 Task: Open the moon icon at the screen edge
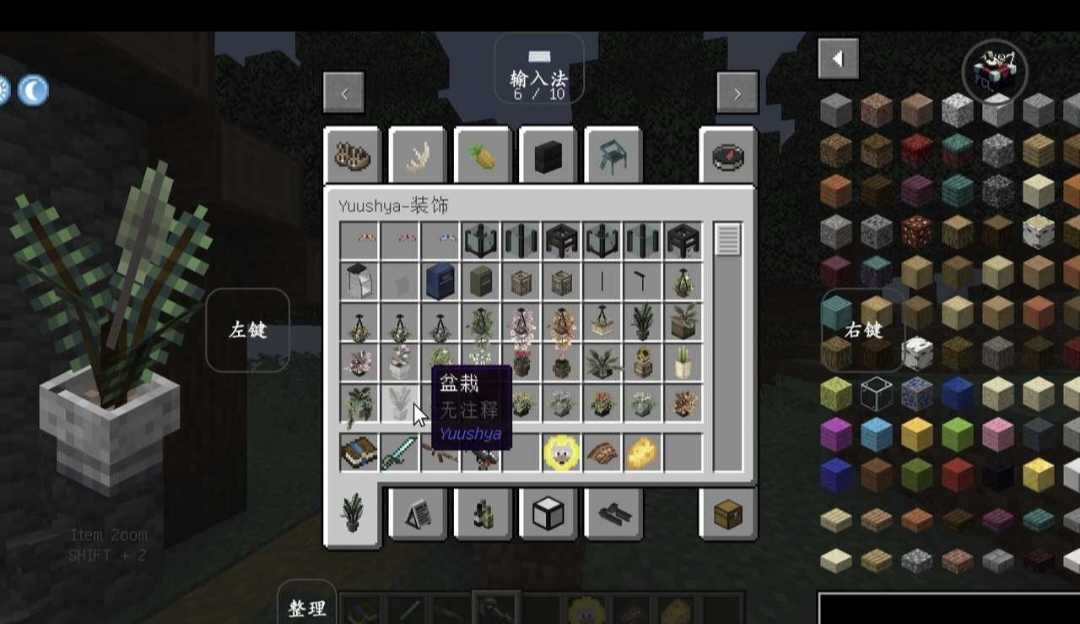[33, 91]
